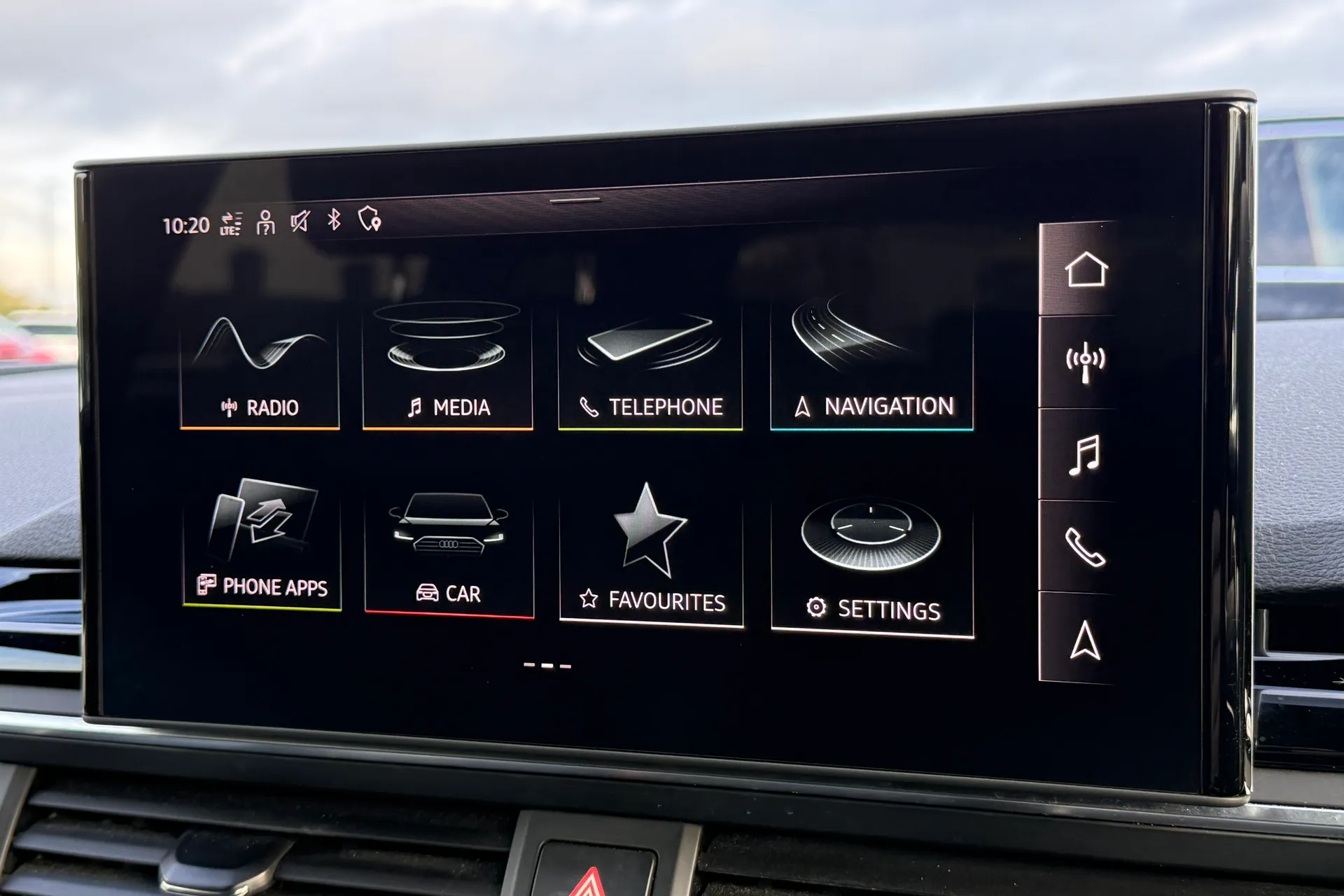Select the Home icon in the sidebar
Screen dimensions: 1344x896
pyautogui.click(x=1085, y=269)
